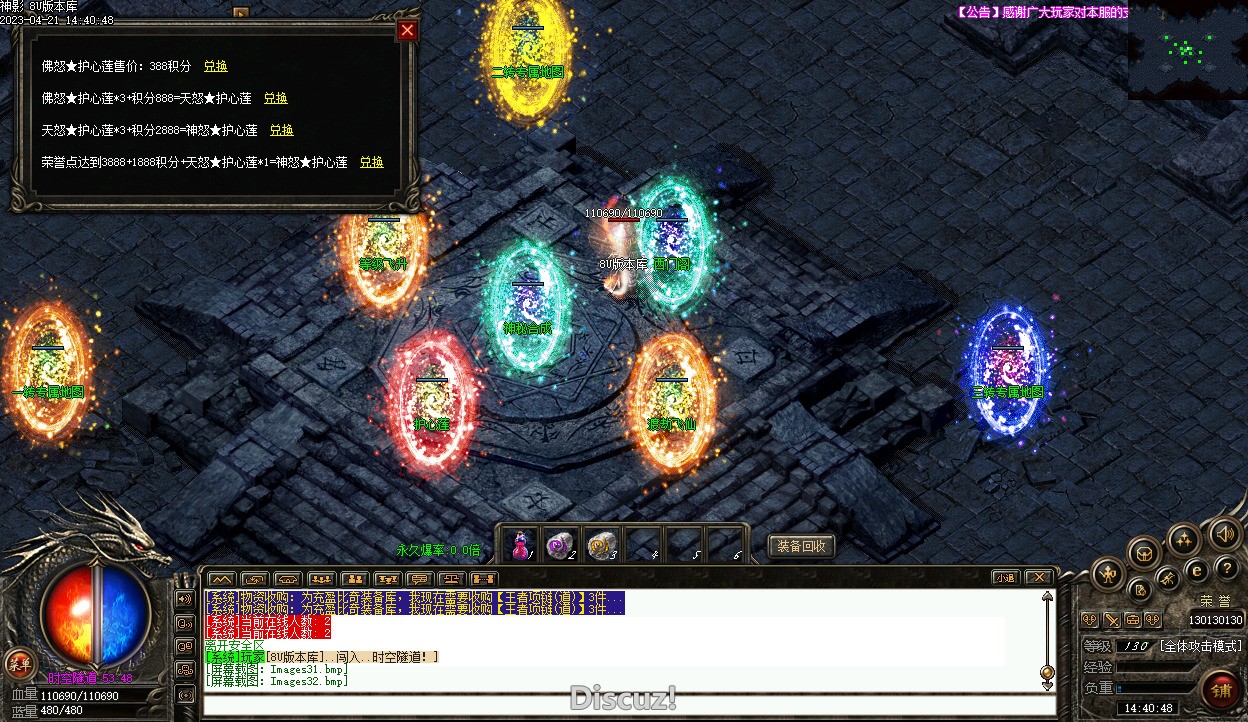
Task: Open the red 铺 shop button
Action: pyautogui.click(x=1221, y=690)
